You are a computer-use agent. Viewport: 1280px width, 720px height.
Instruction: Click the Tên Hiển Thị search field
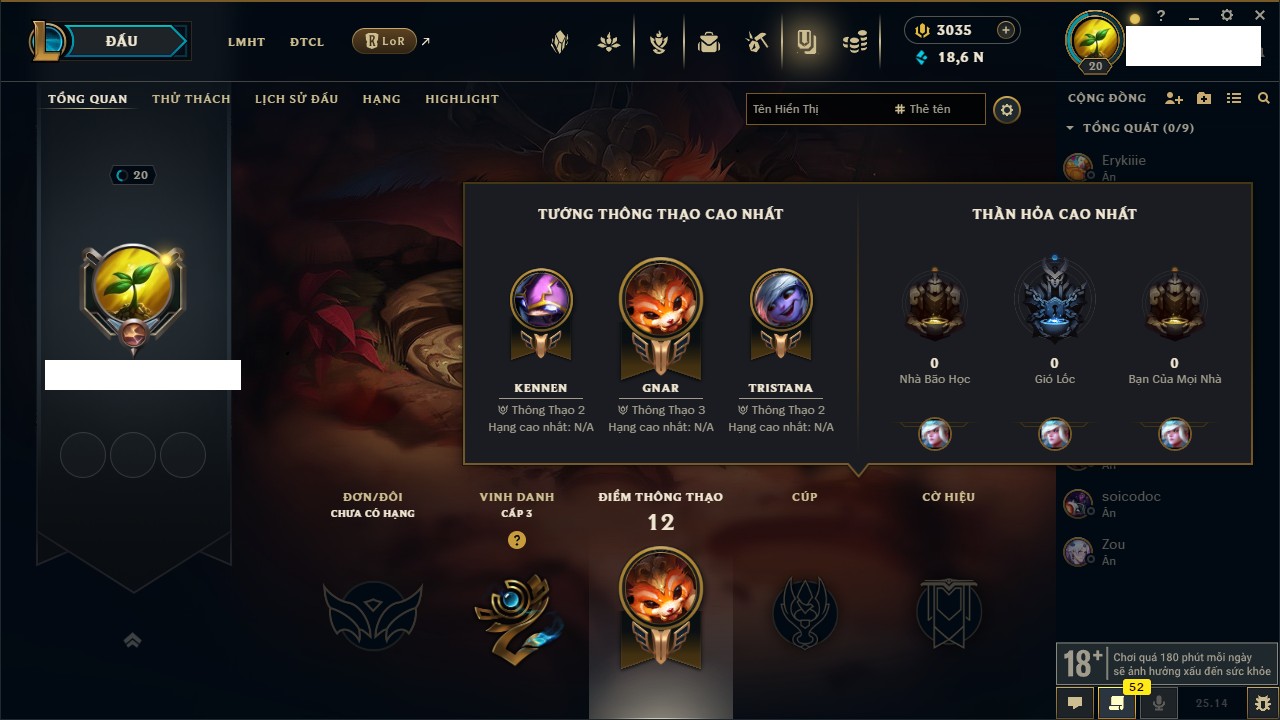pos(815,109)
